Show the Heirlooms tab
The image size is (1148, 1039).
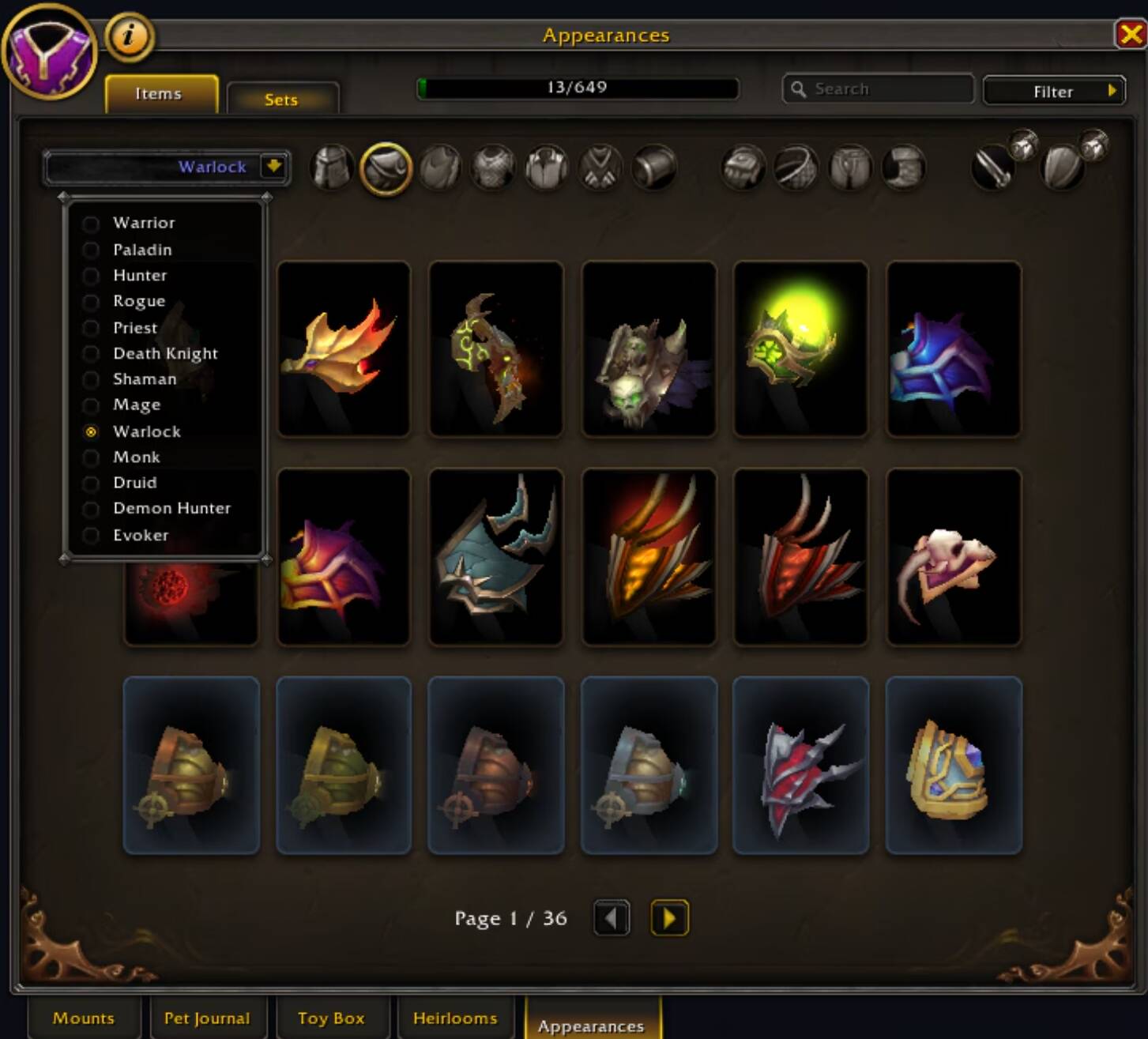455,1018
